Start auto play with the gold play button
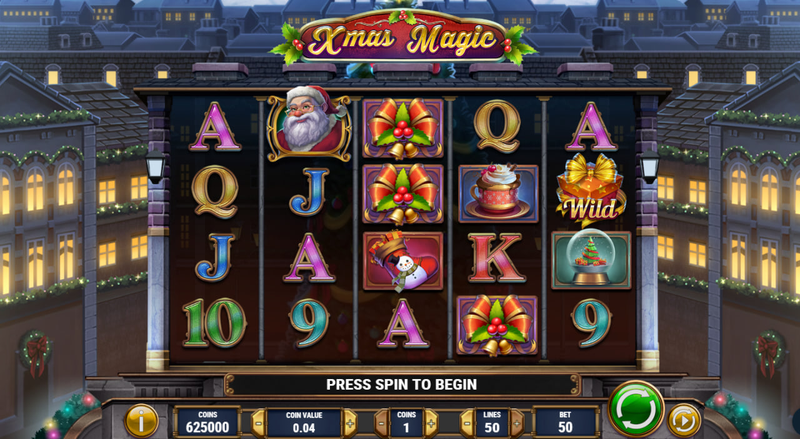Viewport: 800px width, 439px height. [x=684, y=419]
